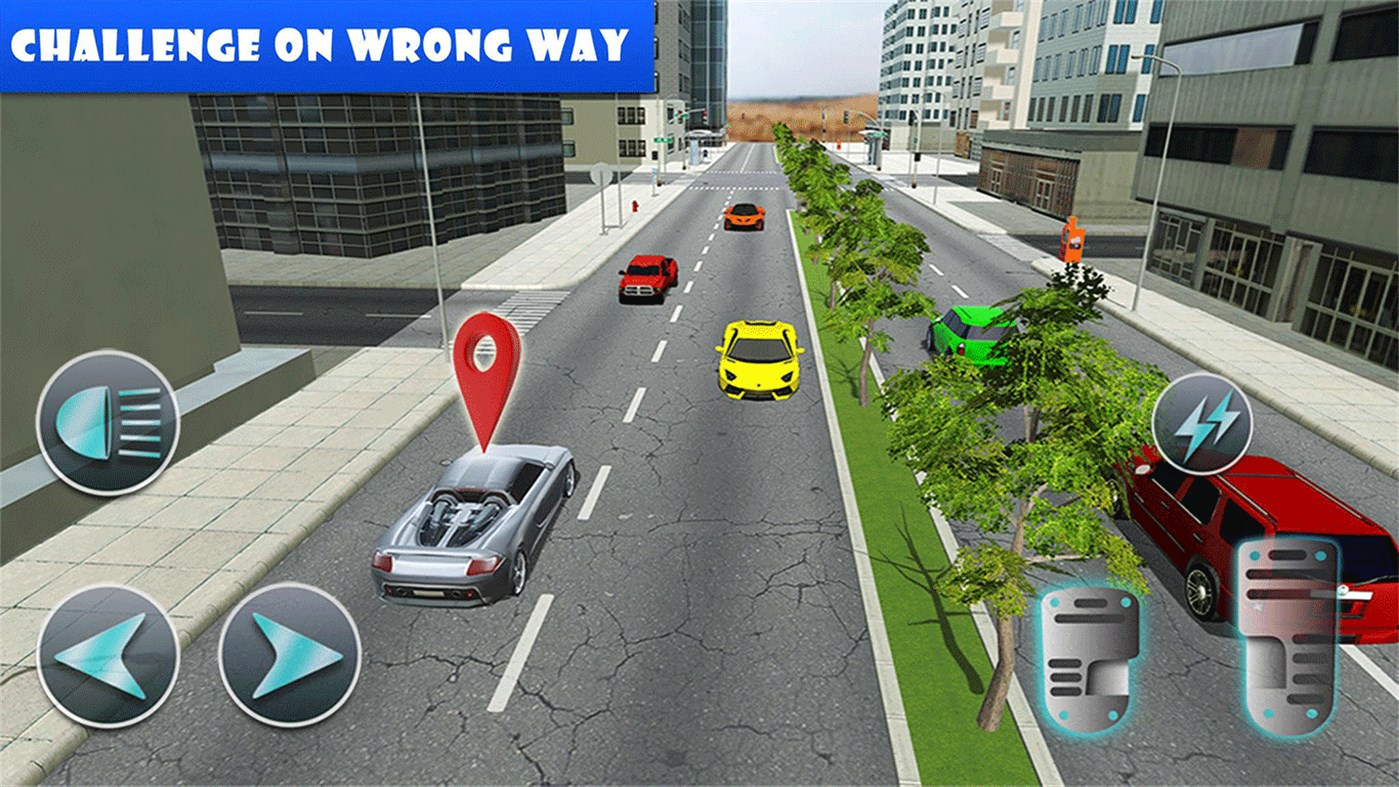
Task: Tap the red pickup truck in traffic
Action: point(648,278)
